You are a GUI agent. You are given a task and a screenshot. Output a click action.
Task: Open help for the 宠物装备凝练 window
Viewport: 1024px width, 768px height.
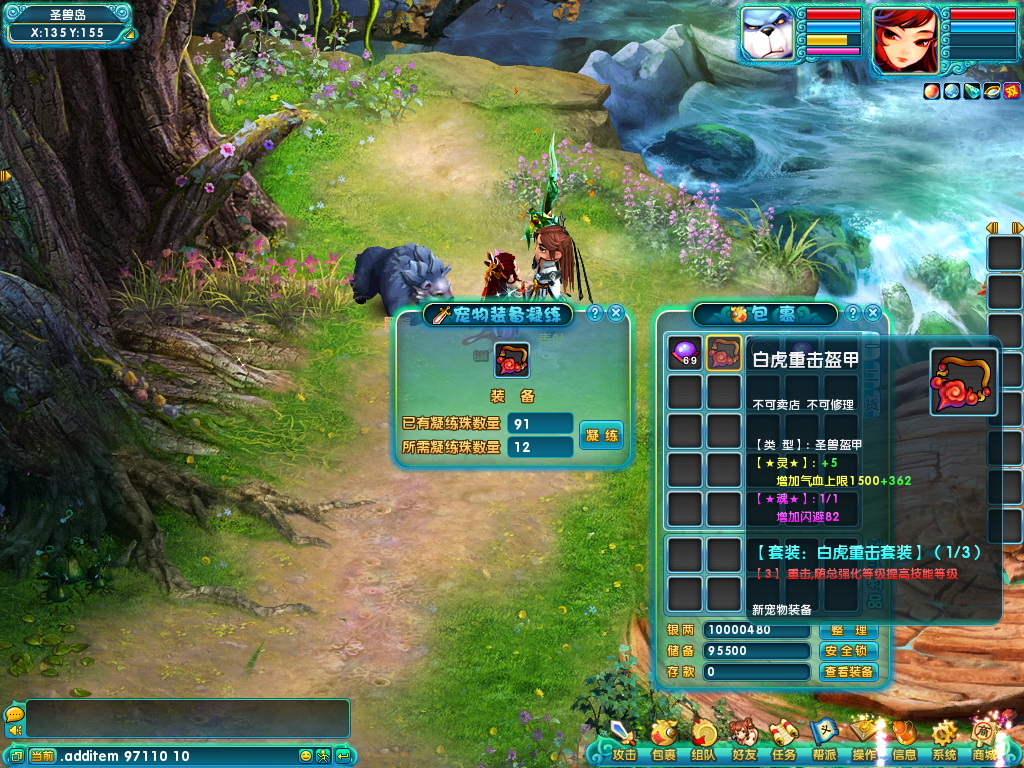click(595, 313)
